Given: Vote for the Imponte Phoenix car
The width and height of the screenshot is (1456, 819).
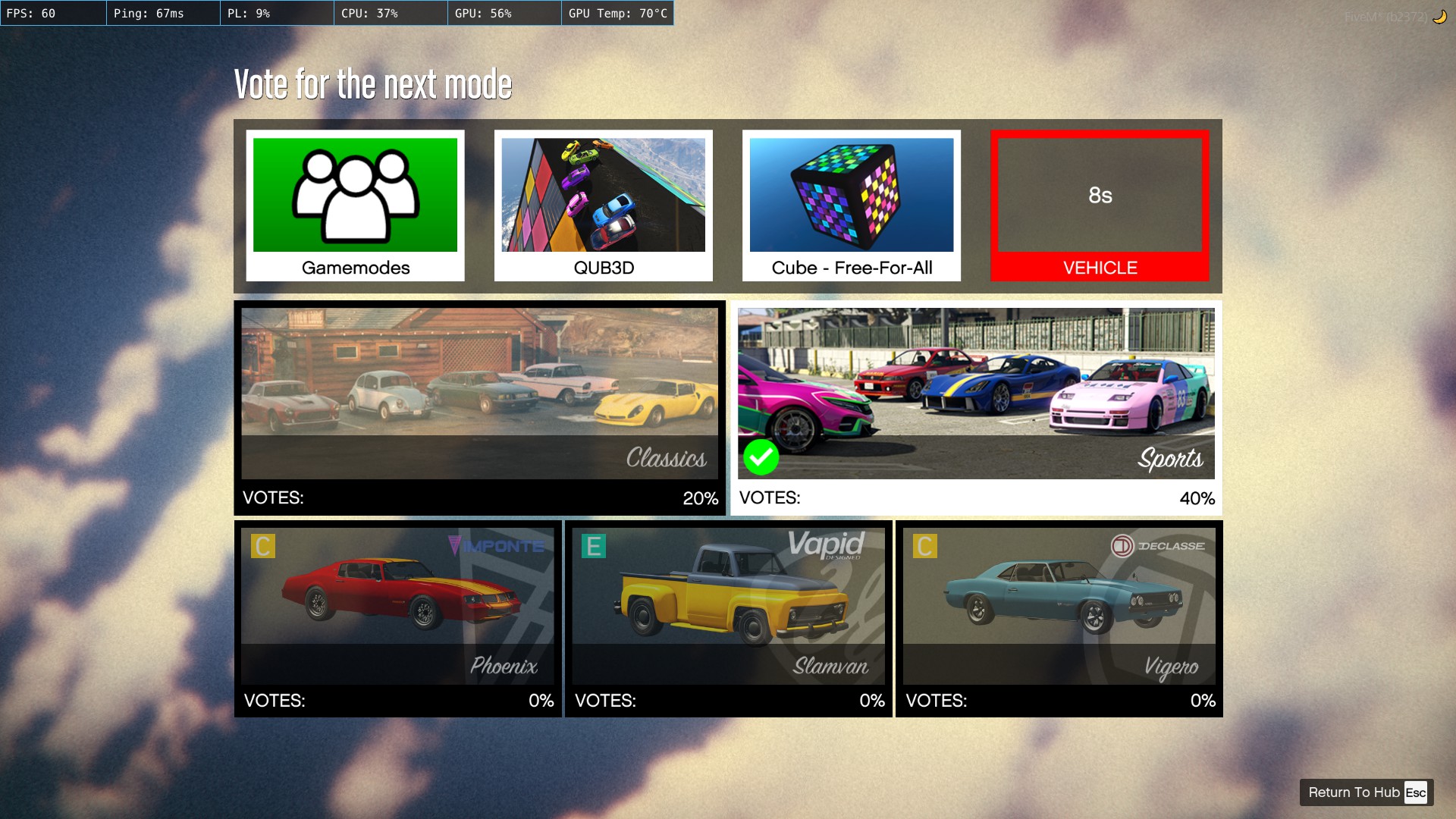Looking at the screenshot, I should pyautogui.click(x=398, y=619).
